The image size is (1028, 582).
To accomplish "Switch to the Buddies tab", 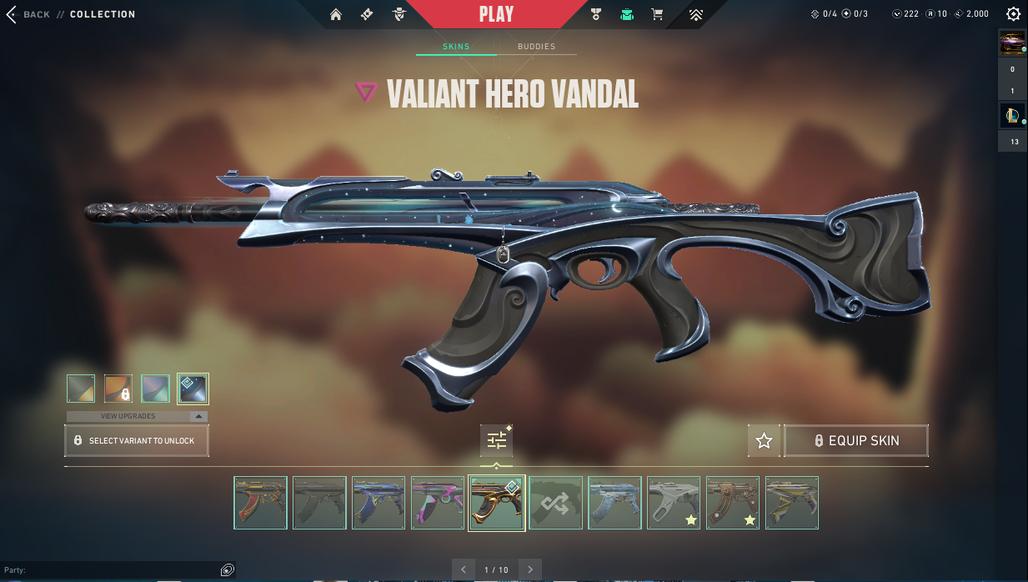I will pos(536,47).
